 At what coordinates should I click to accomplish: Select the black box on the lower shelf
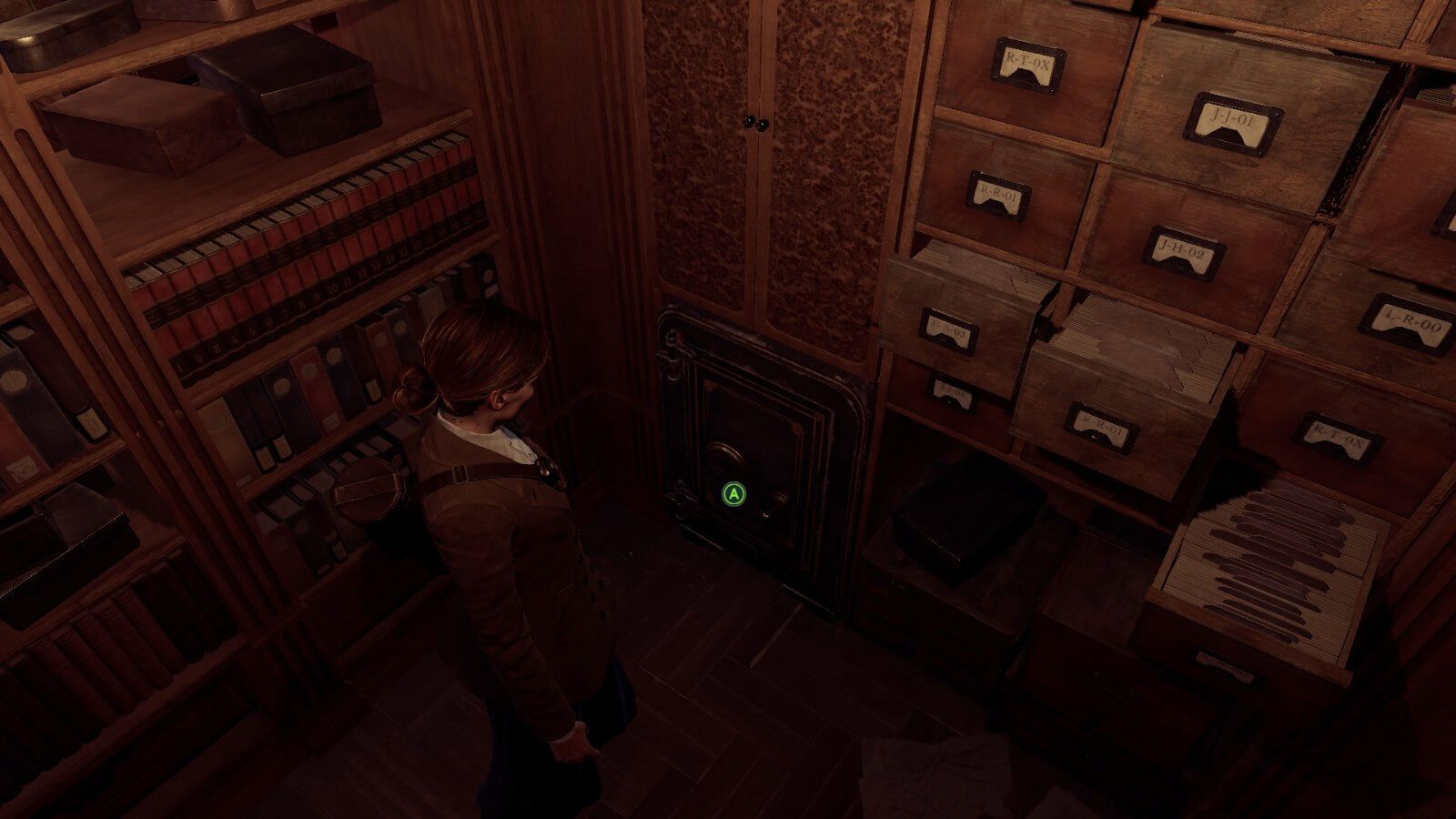(x=965, y=519)
